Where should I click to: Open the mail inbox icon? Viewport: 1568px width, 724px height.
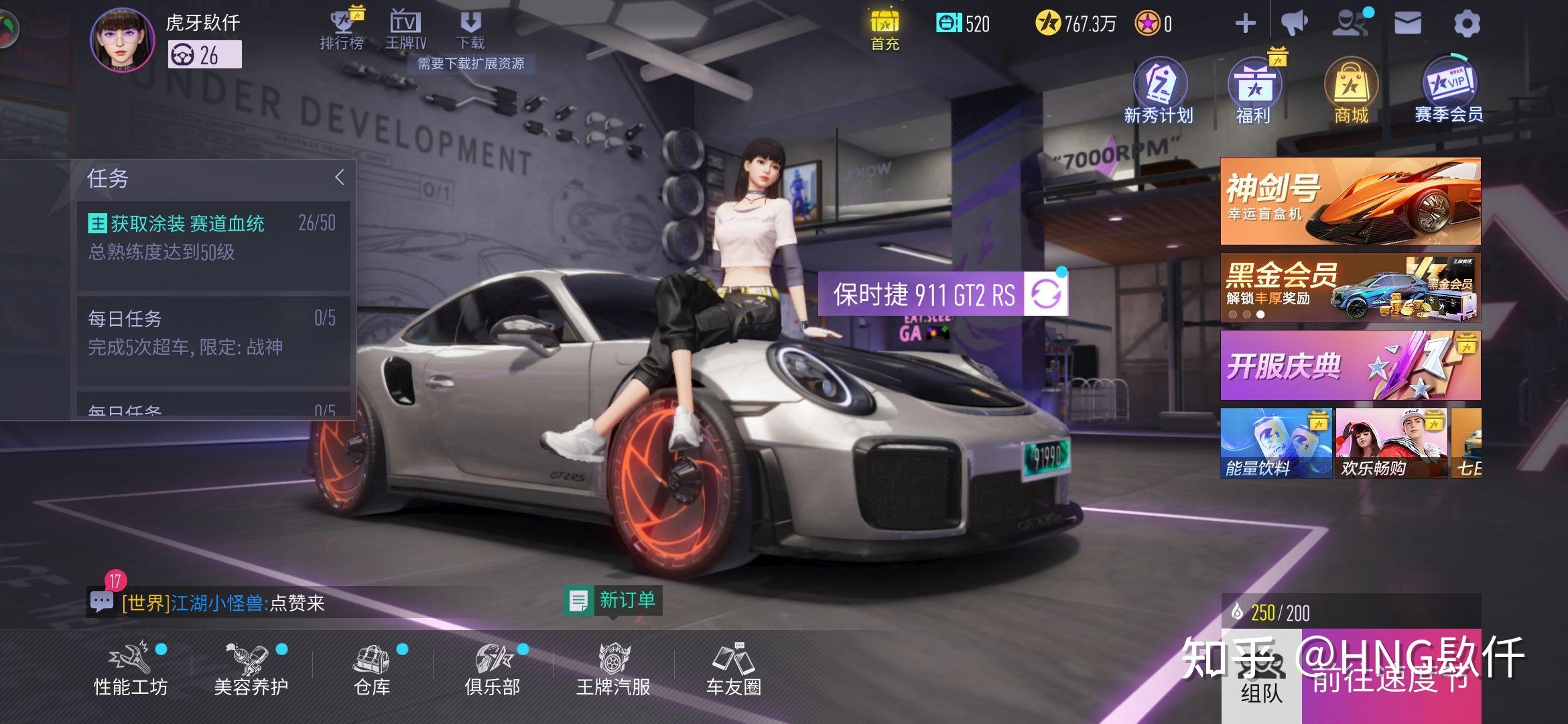coord(1409,22)
